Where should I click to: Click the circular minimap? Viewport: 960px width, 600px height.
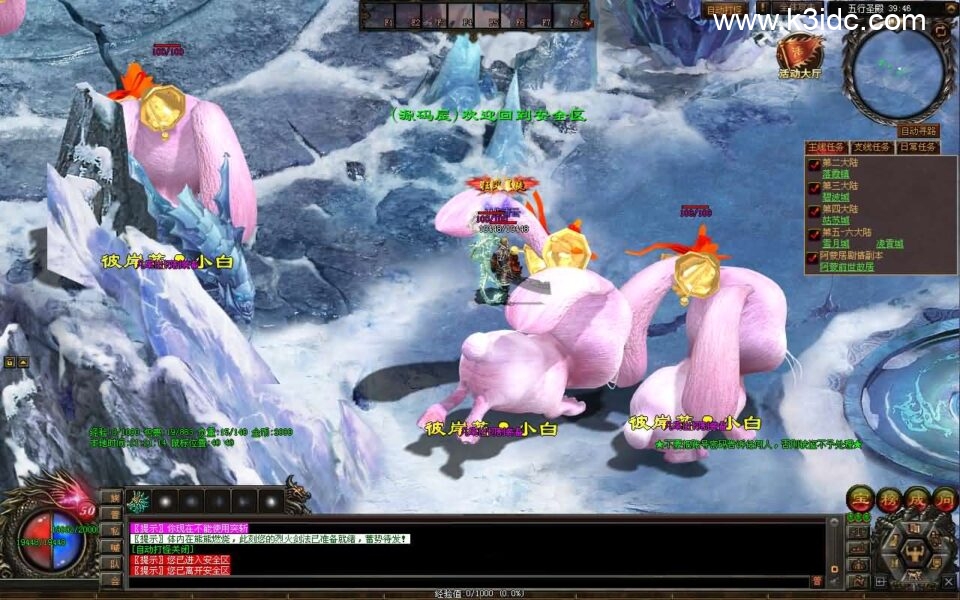(x=897, y=72)
